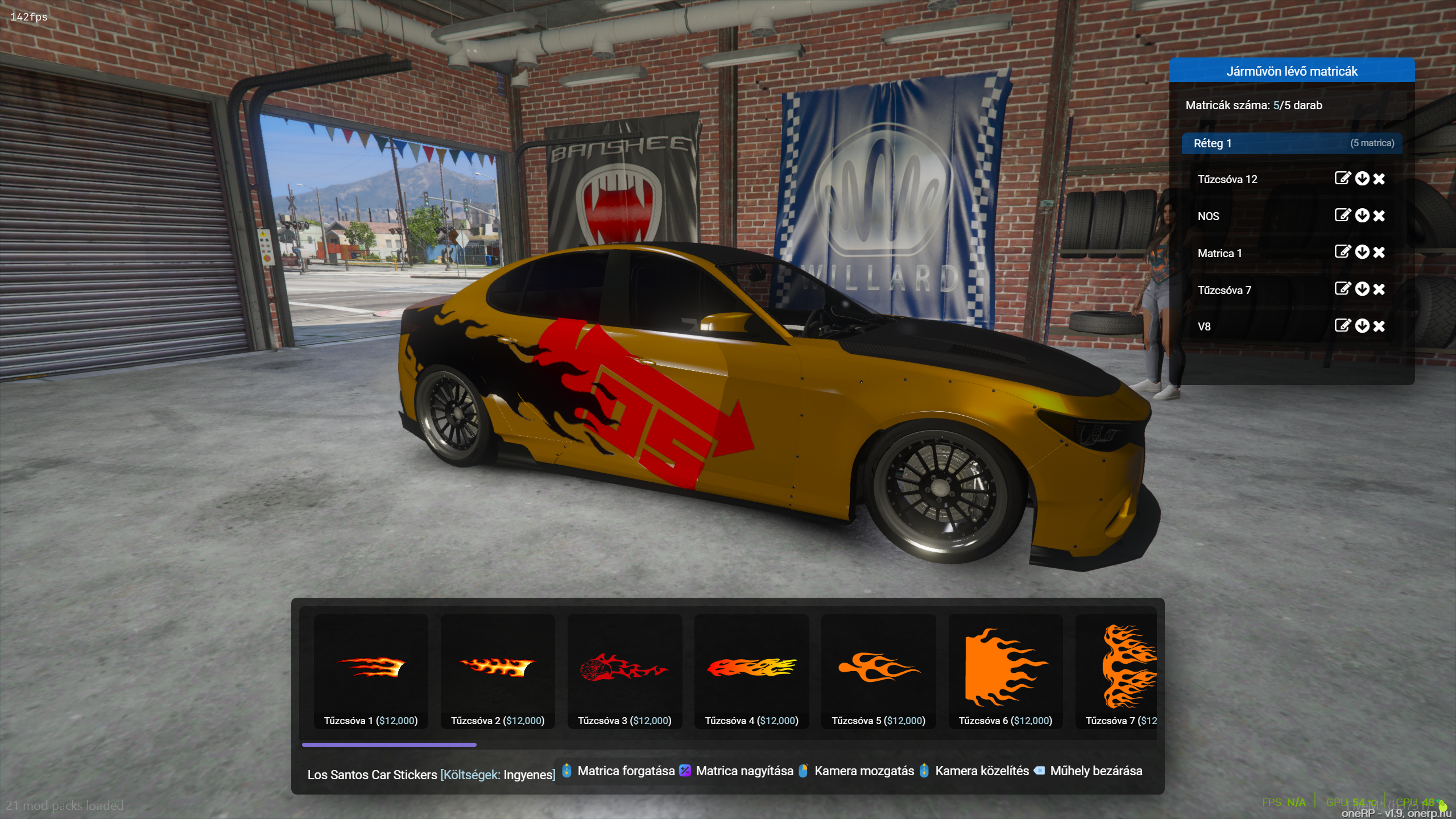Remove the NOS sticker from the vehicle
The height and width of the screenshot is (819, 1456).
pos(1379,216)
